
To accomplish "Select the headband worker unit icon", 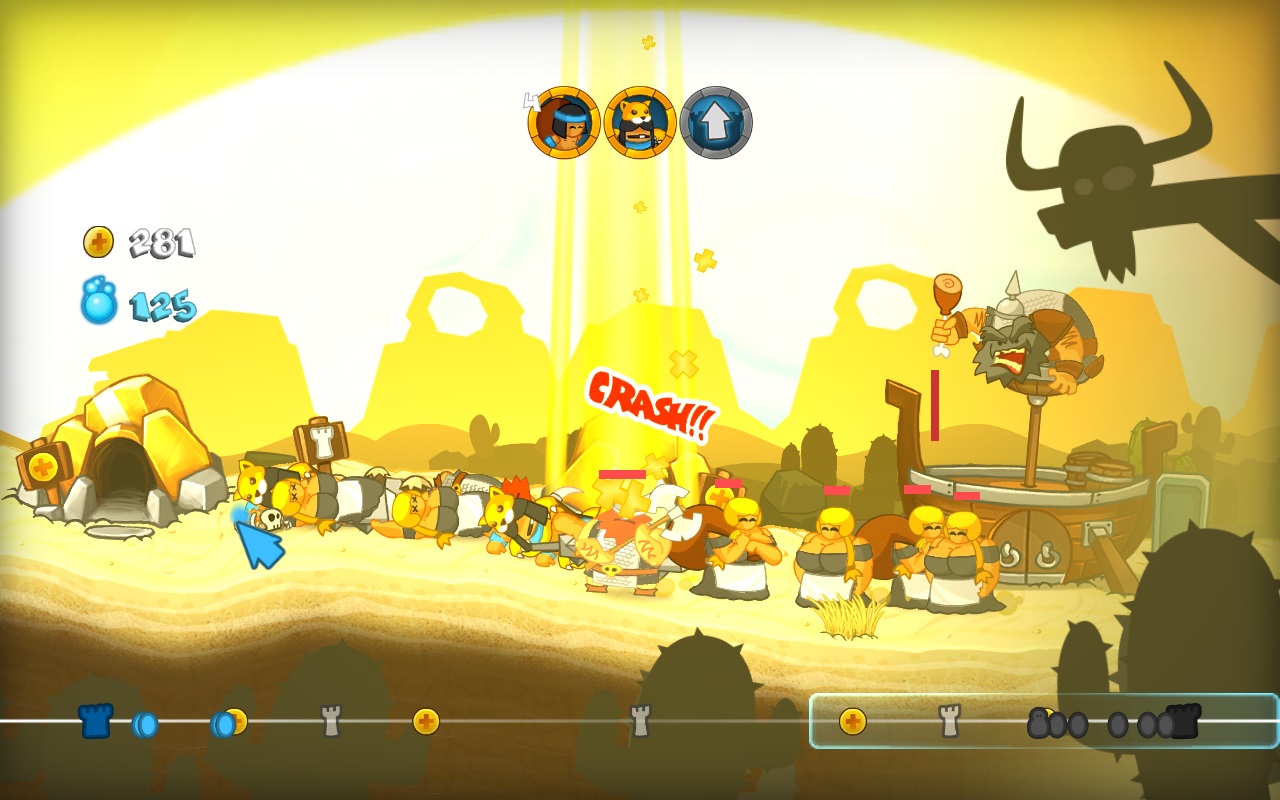I will pyautogui.click(x=564, y=122).
